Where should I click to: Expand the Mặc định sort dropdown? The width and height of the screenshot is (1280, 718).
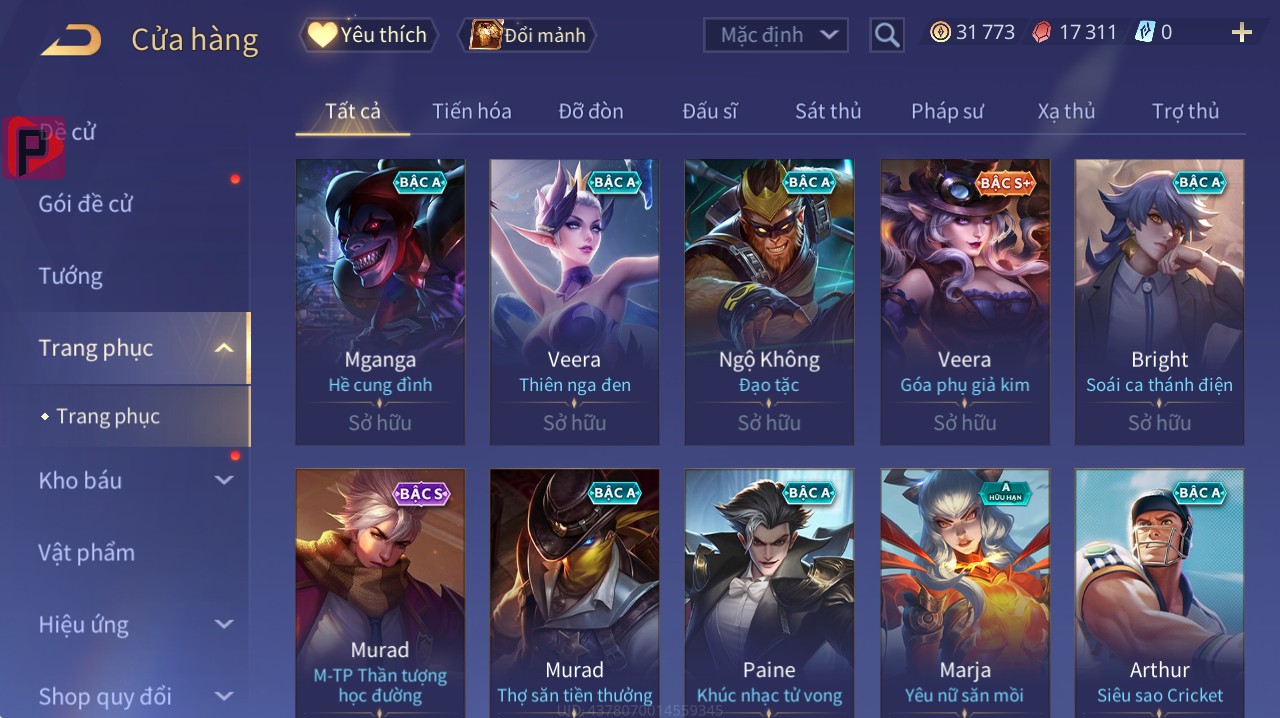point(776,35)
